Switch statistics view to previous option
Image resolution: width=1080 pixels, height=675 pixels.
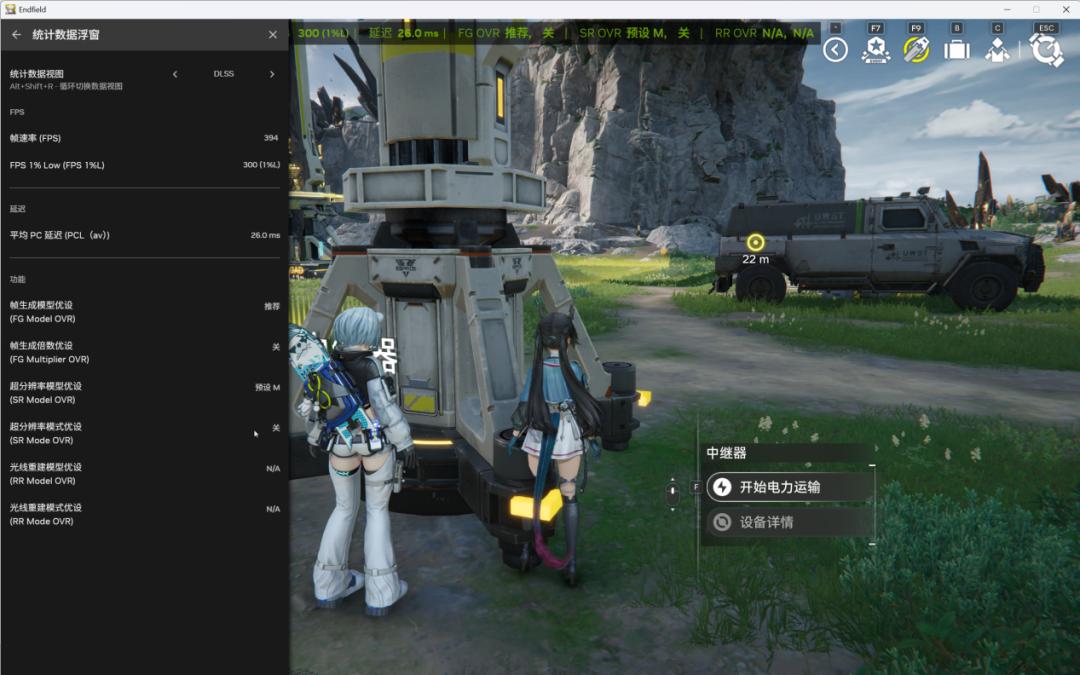(x=176, y=74)
